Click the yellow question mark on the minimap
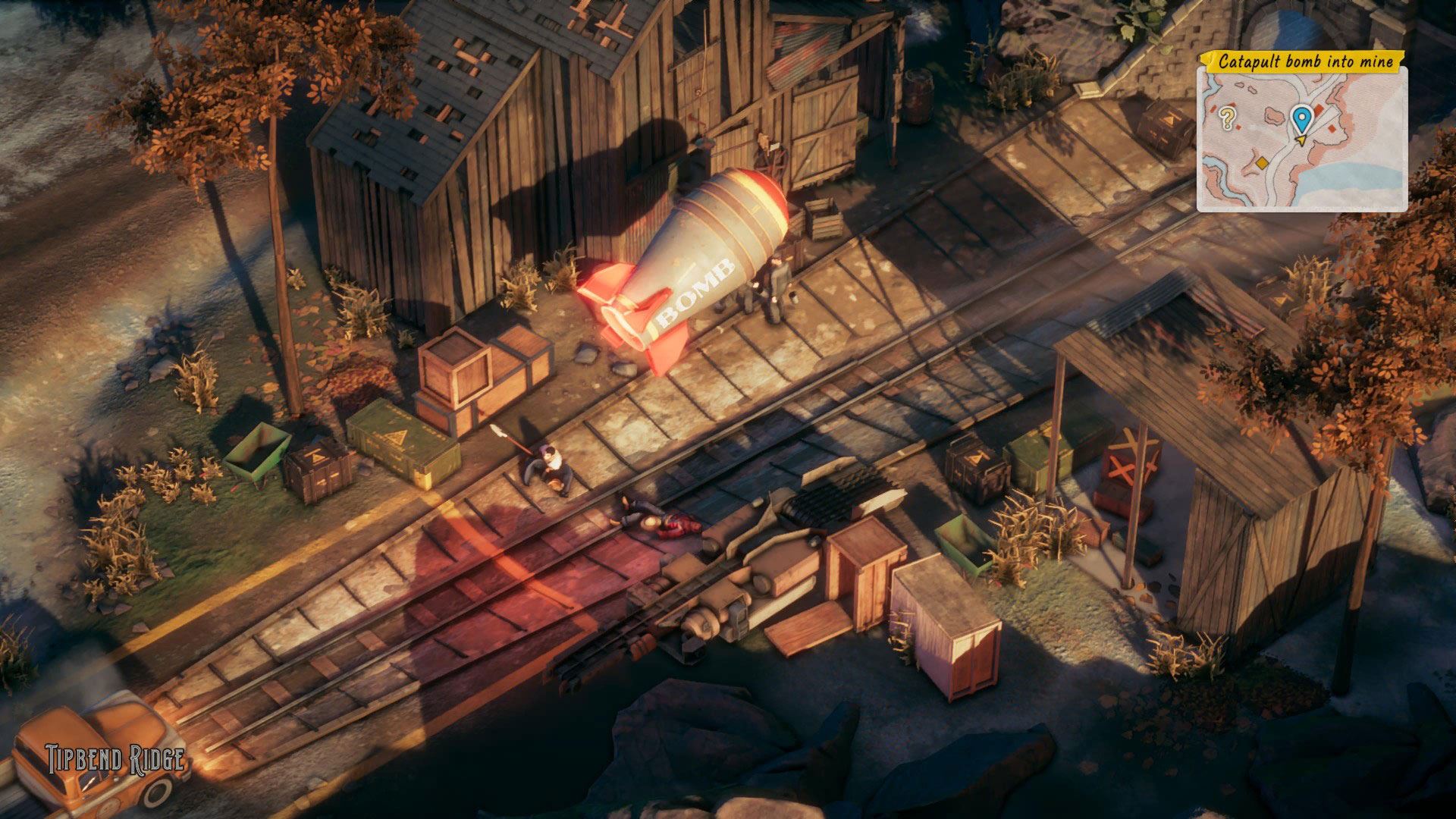This screenshot has width=1456, height=819. (1227, 118)
